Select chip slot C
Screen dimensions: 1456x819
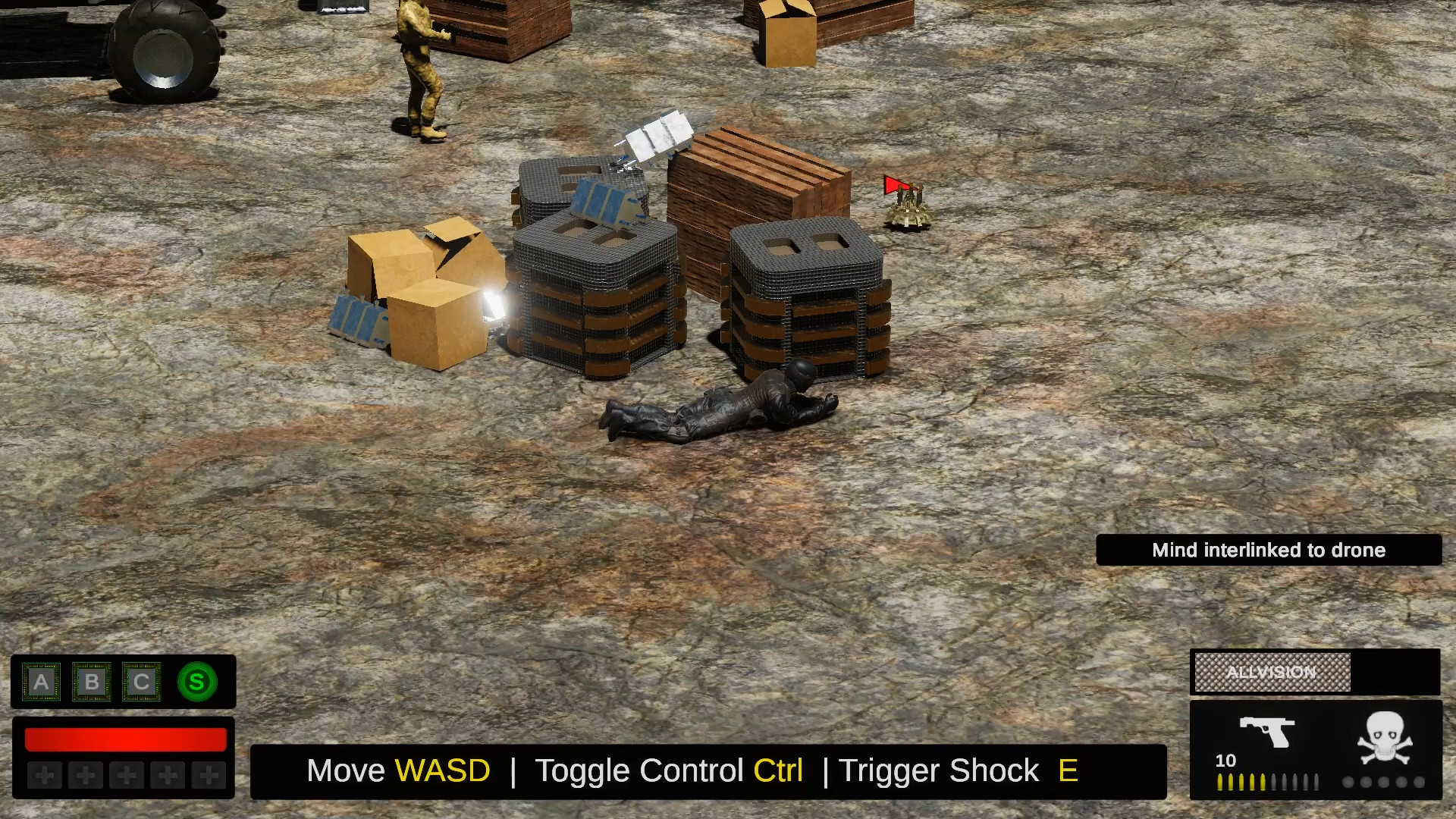pyautogui.click(x=142, y=681)
